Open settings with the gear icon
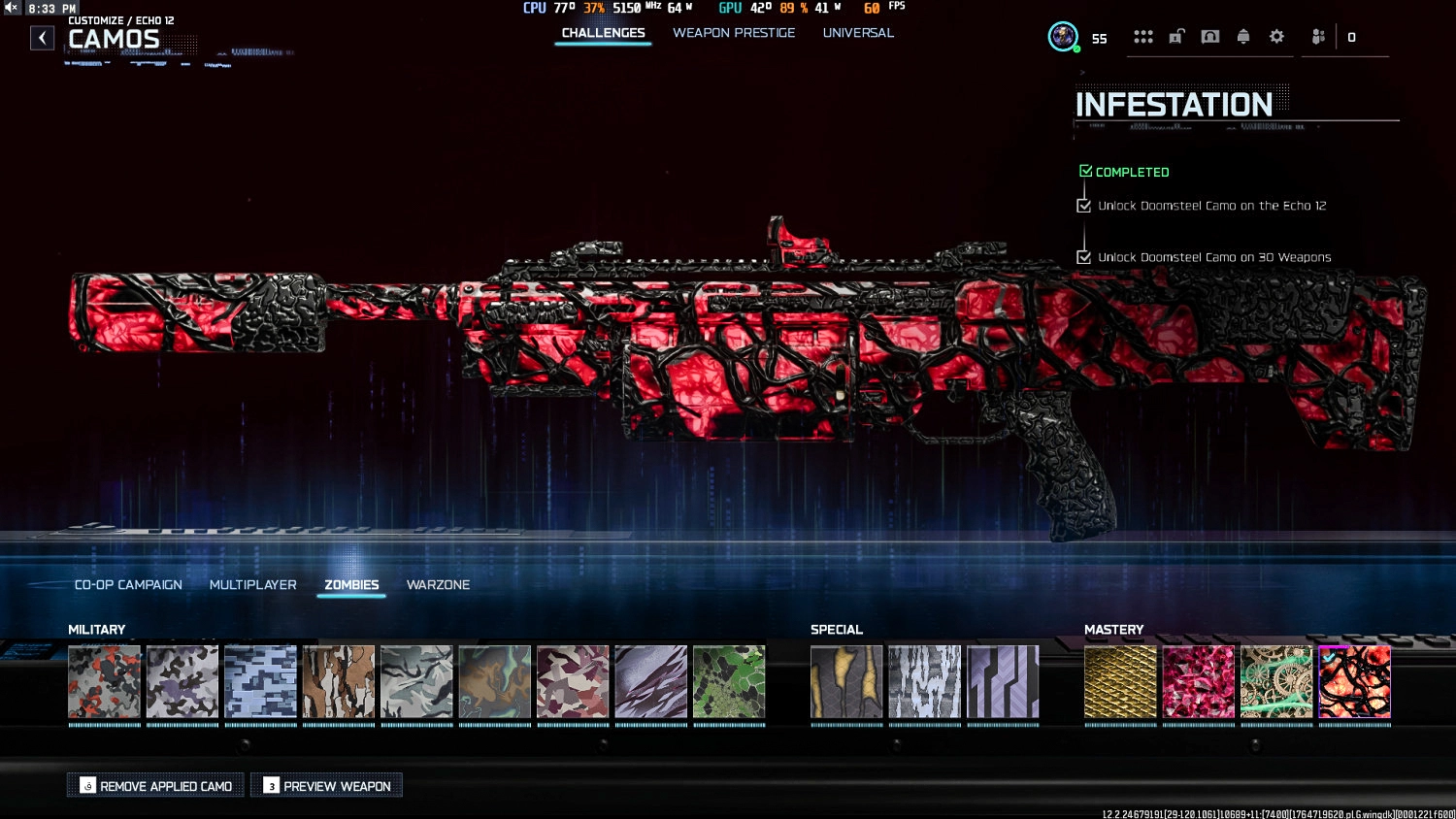1456x819 pixels. point(1276,37)
